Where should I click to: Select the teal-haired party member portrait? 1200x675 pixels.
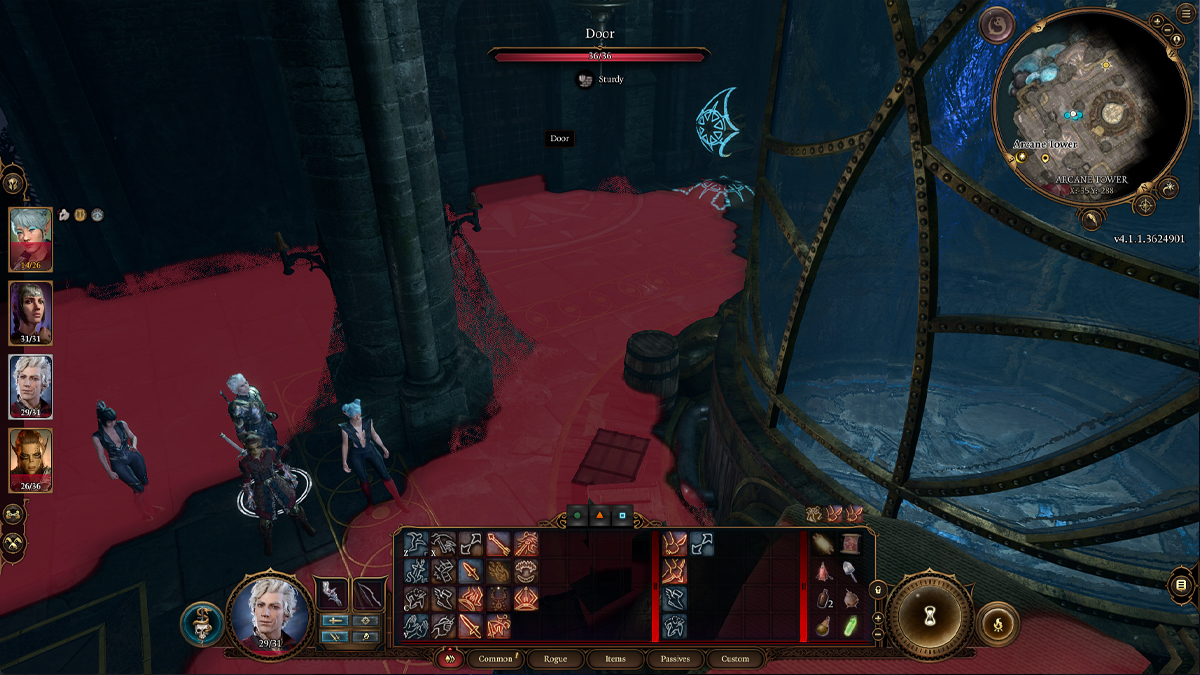tap(31, 239)
